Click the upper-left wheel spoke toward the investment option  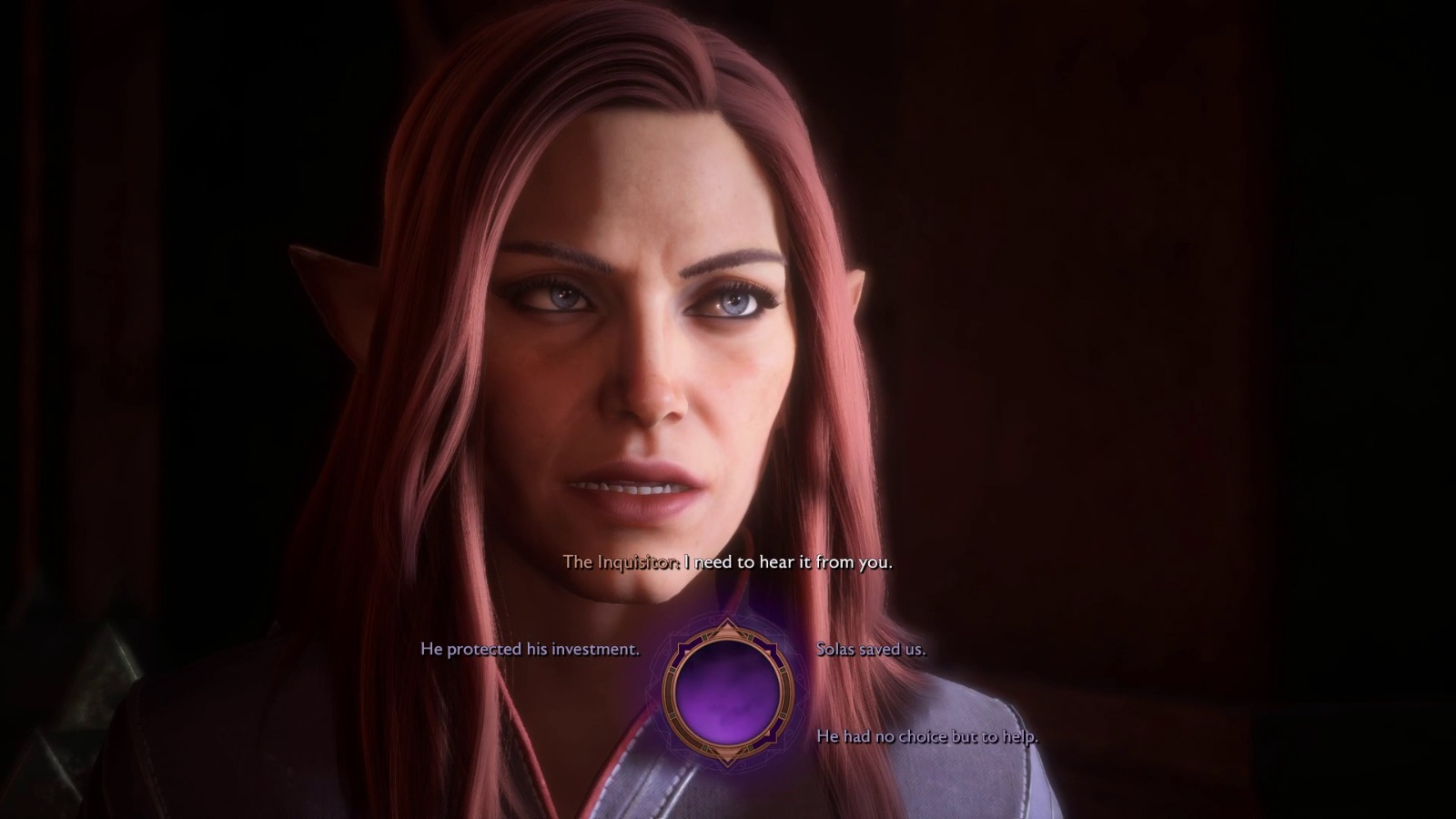682,651
